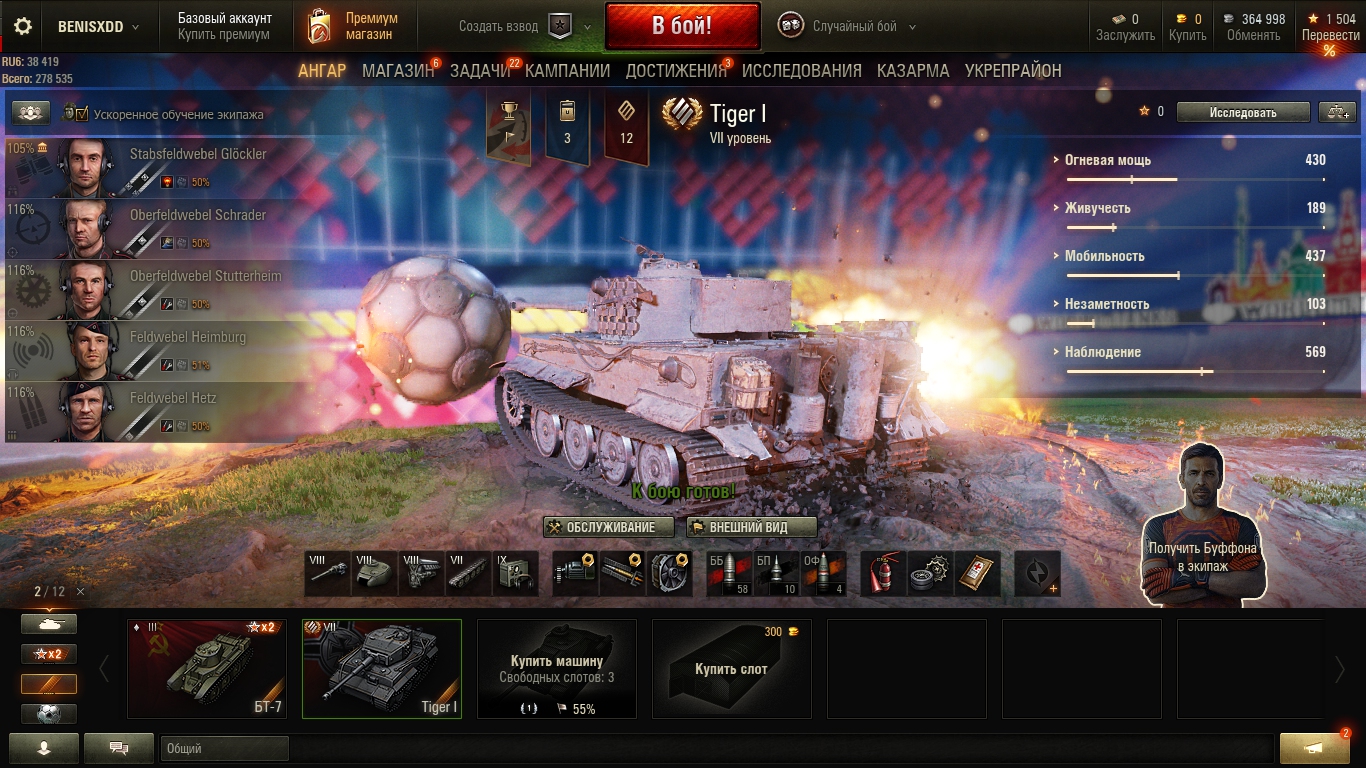Toggle Ускоренное обучение экипажа checkbox
The width and height of the screenshot is (1366, 768).
pyautogui.click(x=82, y=114)
